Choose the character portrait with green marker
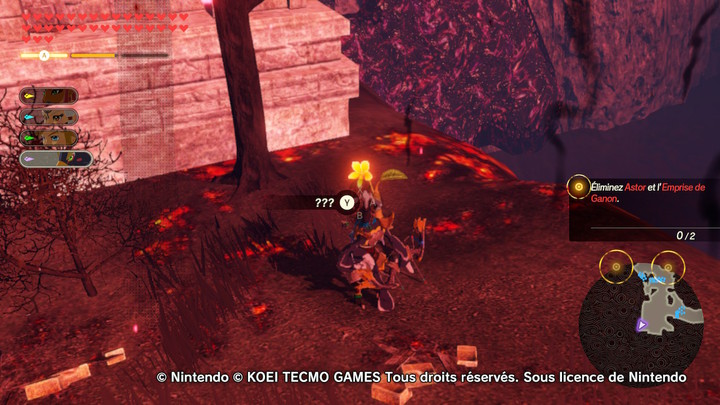This screenshot has width=720, height=405. coord(49,137)
